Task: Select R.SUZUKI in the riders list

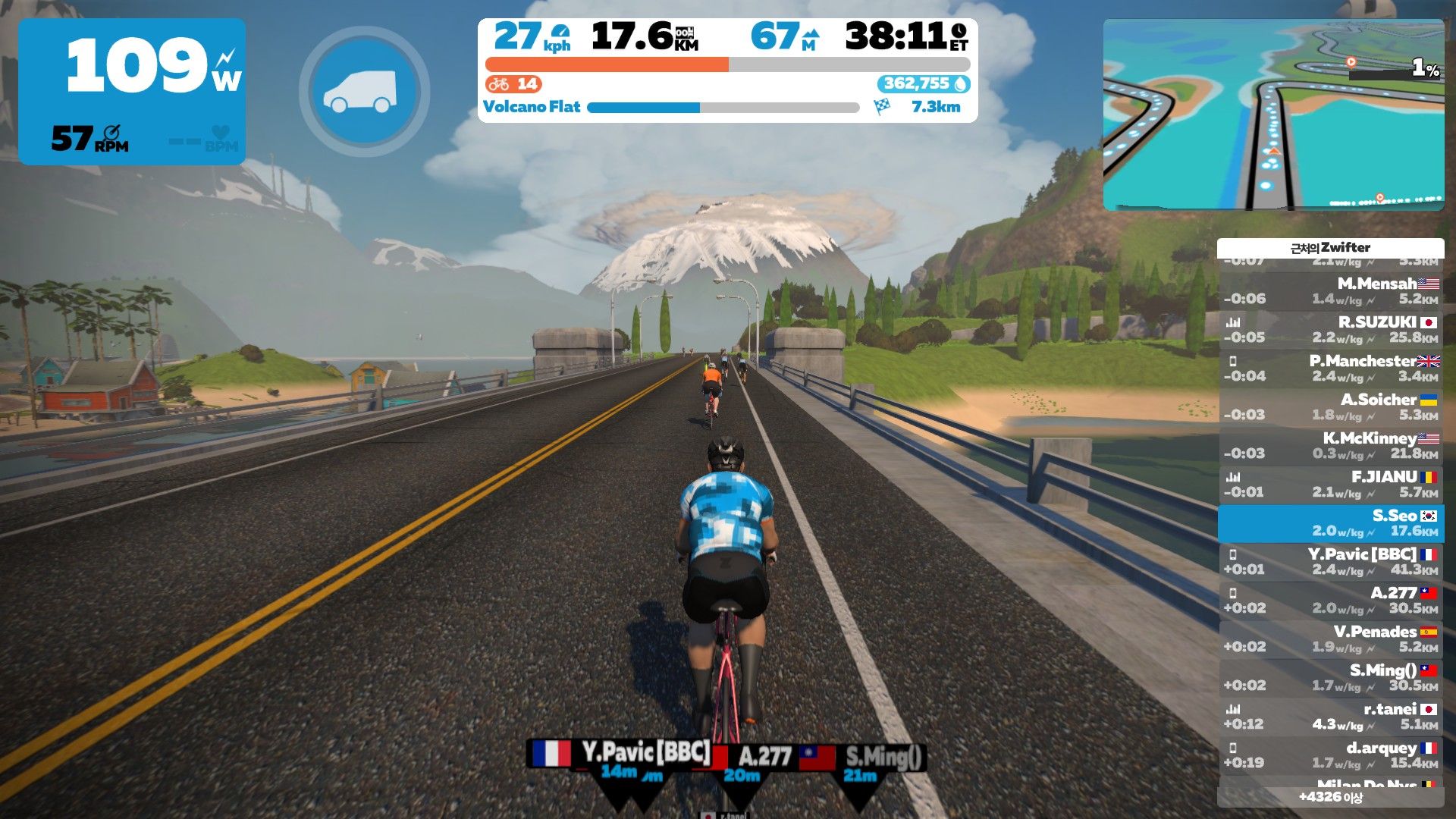Action: [1331, 330]
